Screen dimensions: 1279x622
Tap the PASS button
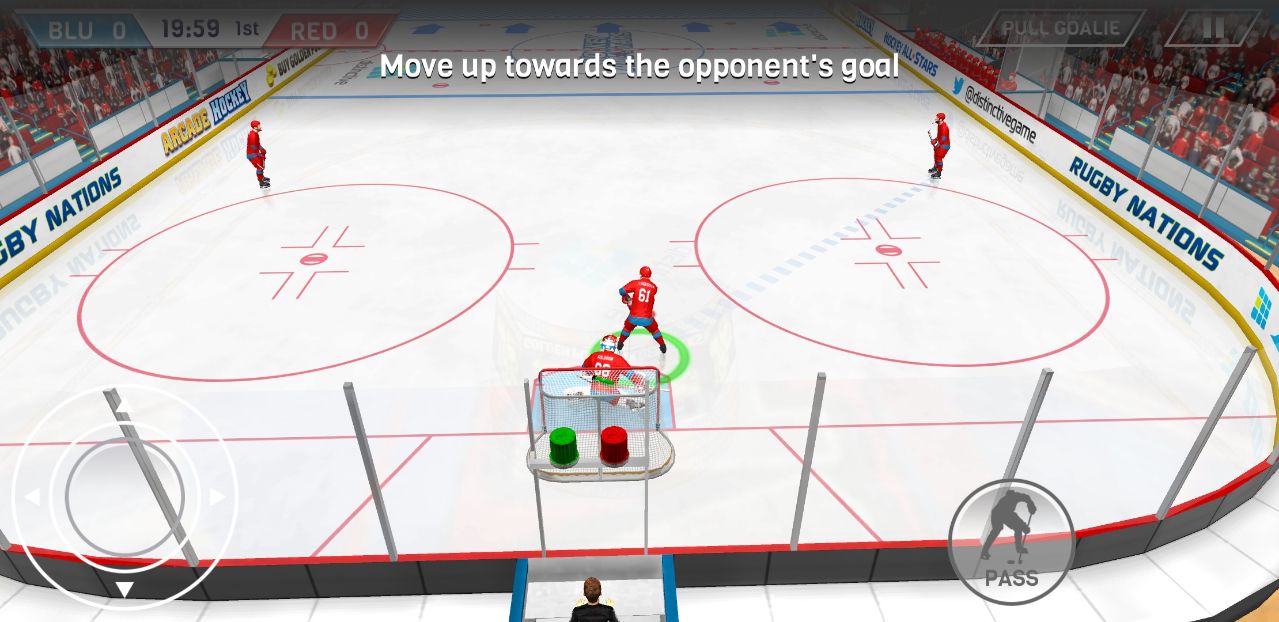(1010, 541)
